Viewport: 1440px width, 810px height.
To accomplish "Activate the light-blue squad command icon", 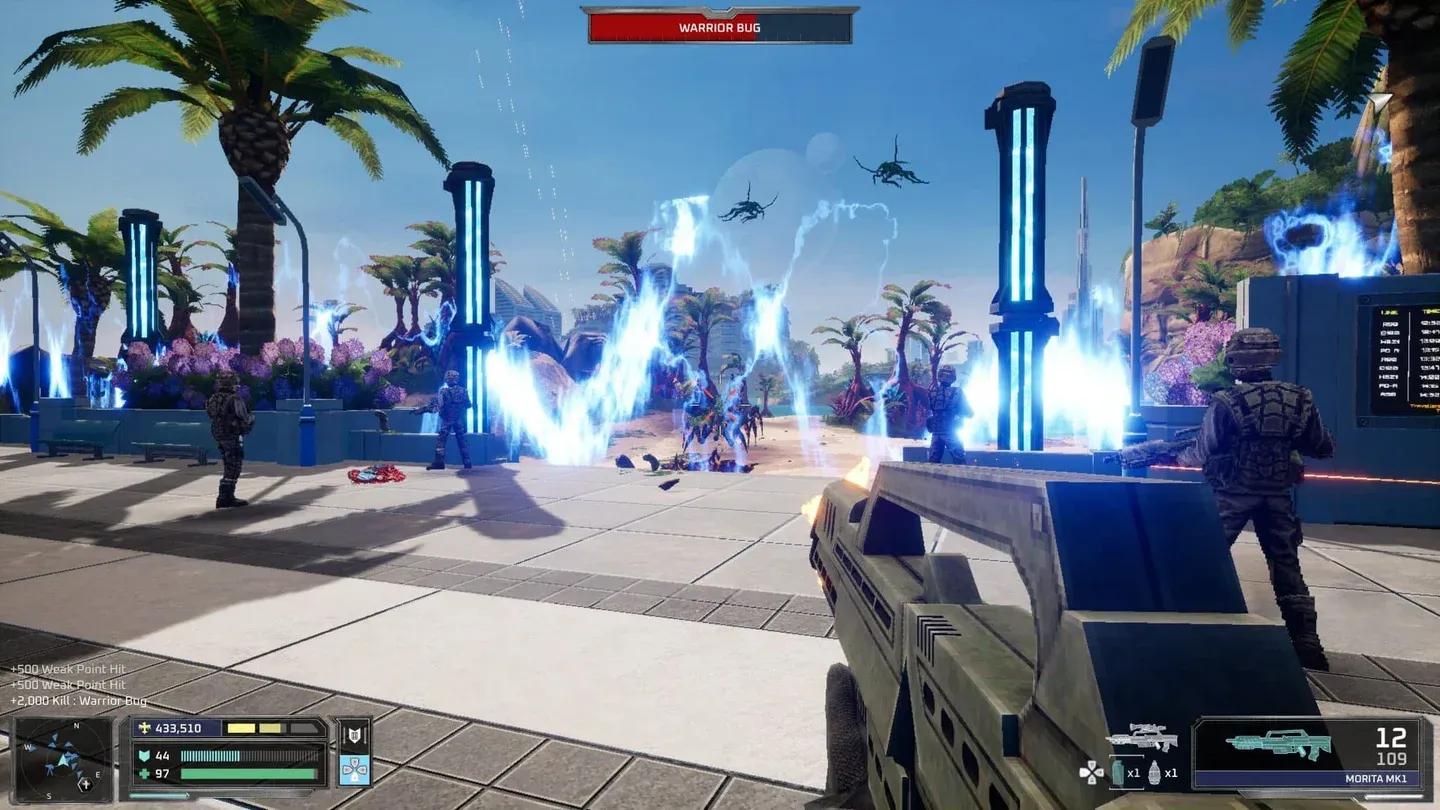I will click(x=354, y=770).
